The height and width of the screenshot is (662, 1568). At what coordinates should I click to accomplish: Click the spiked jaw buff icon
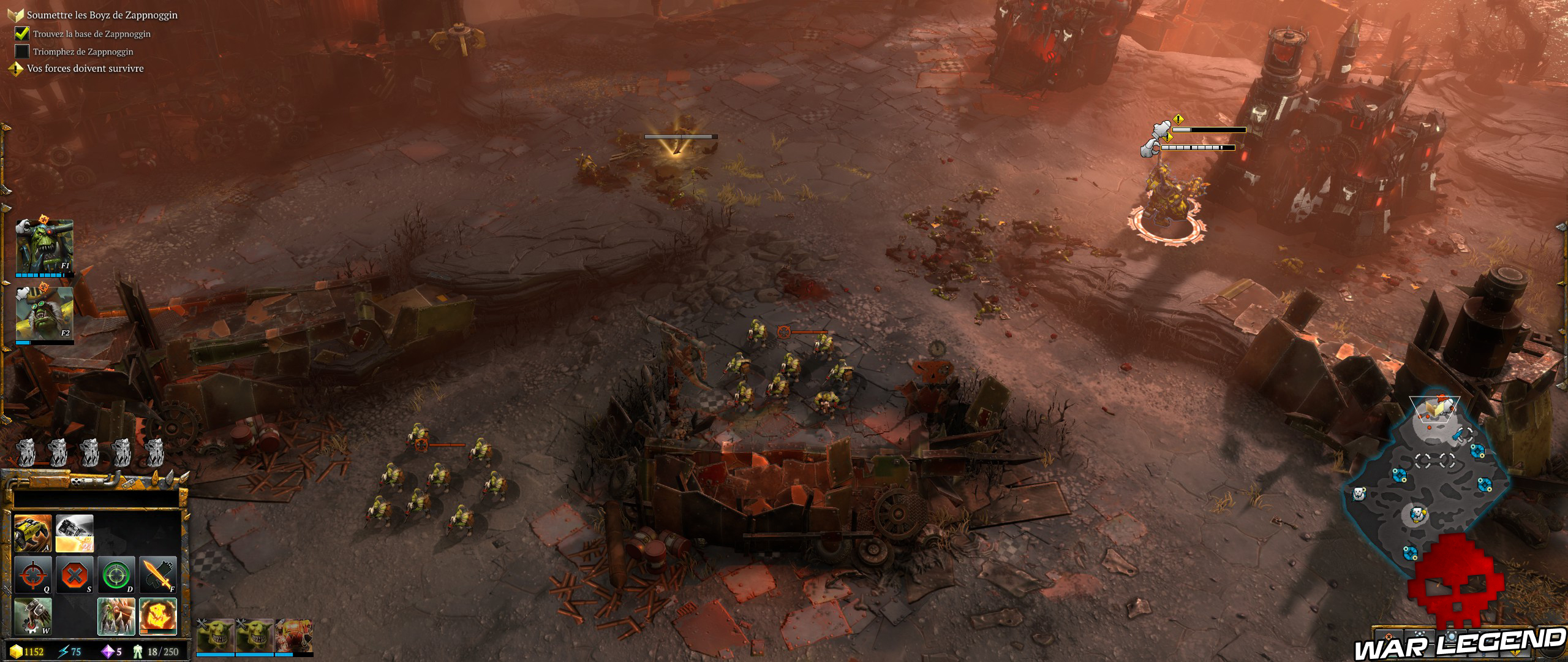click(x=116, y=617)
